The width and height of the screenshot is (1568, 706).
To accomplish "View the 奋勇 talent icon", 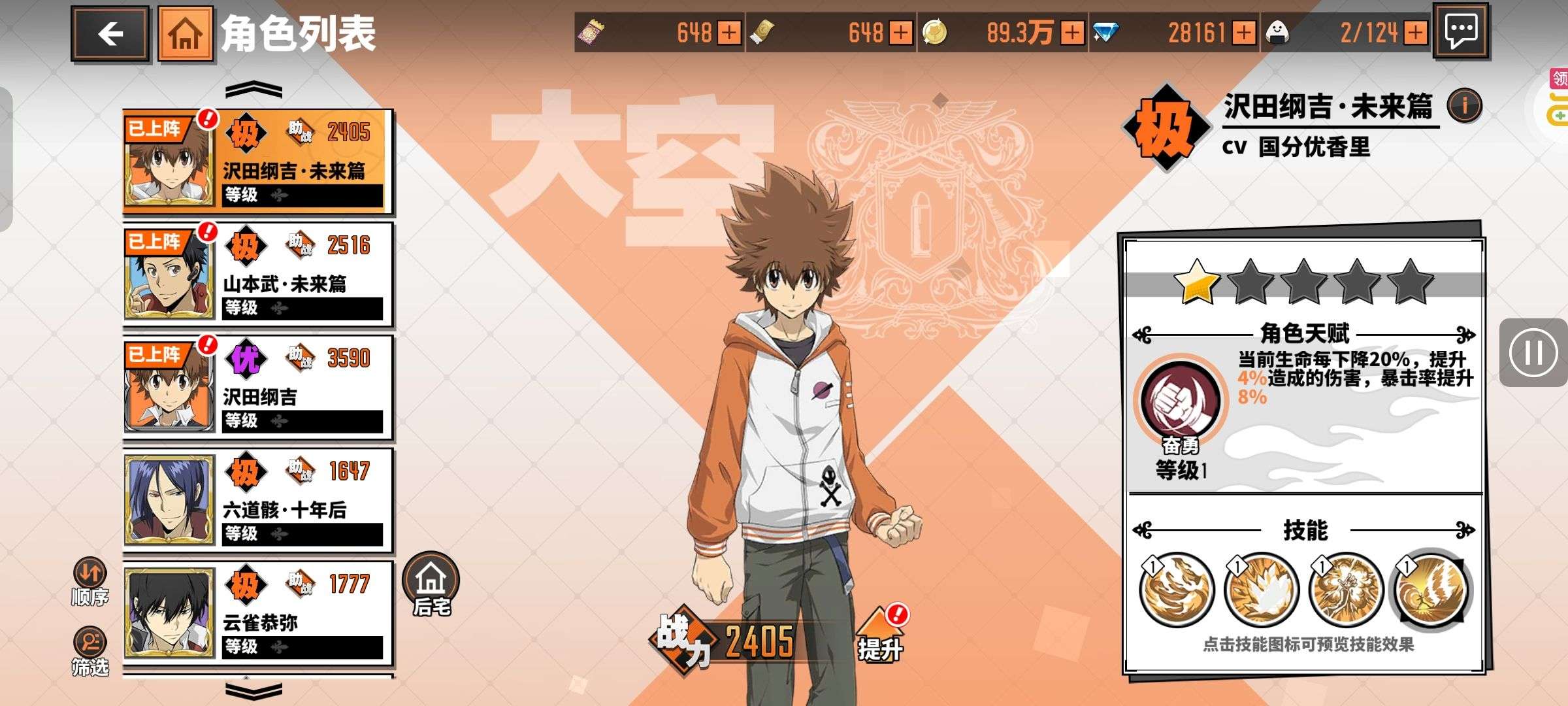I will 1181,400.
